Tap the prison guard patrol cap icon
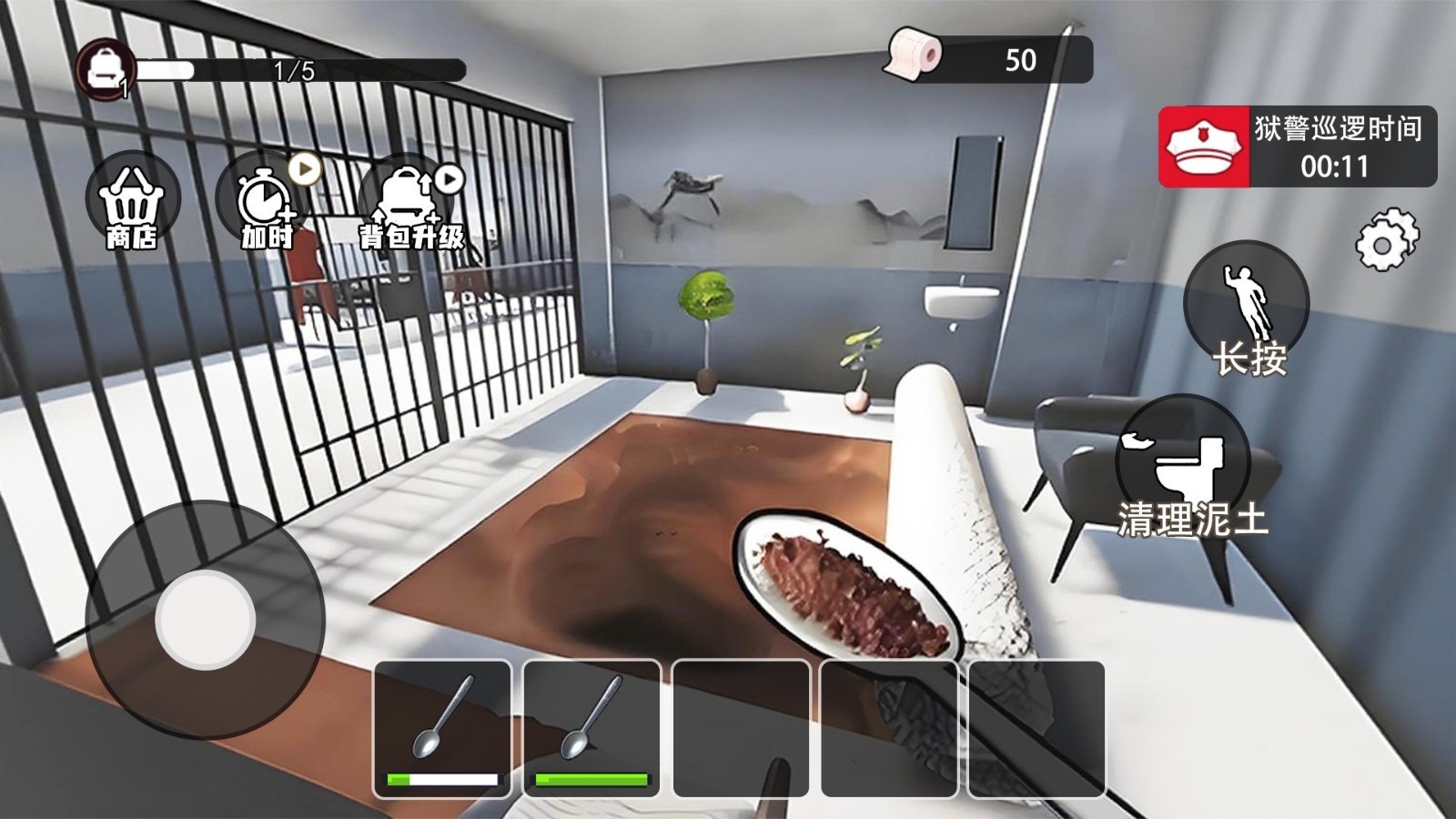Screen dimensions: 1456x819 pos(1204,147)
